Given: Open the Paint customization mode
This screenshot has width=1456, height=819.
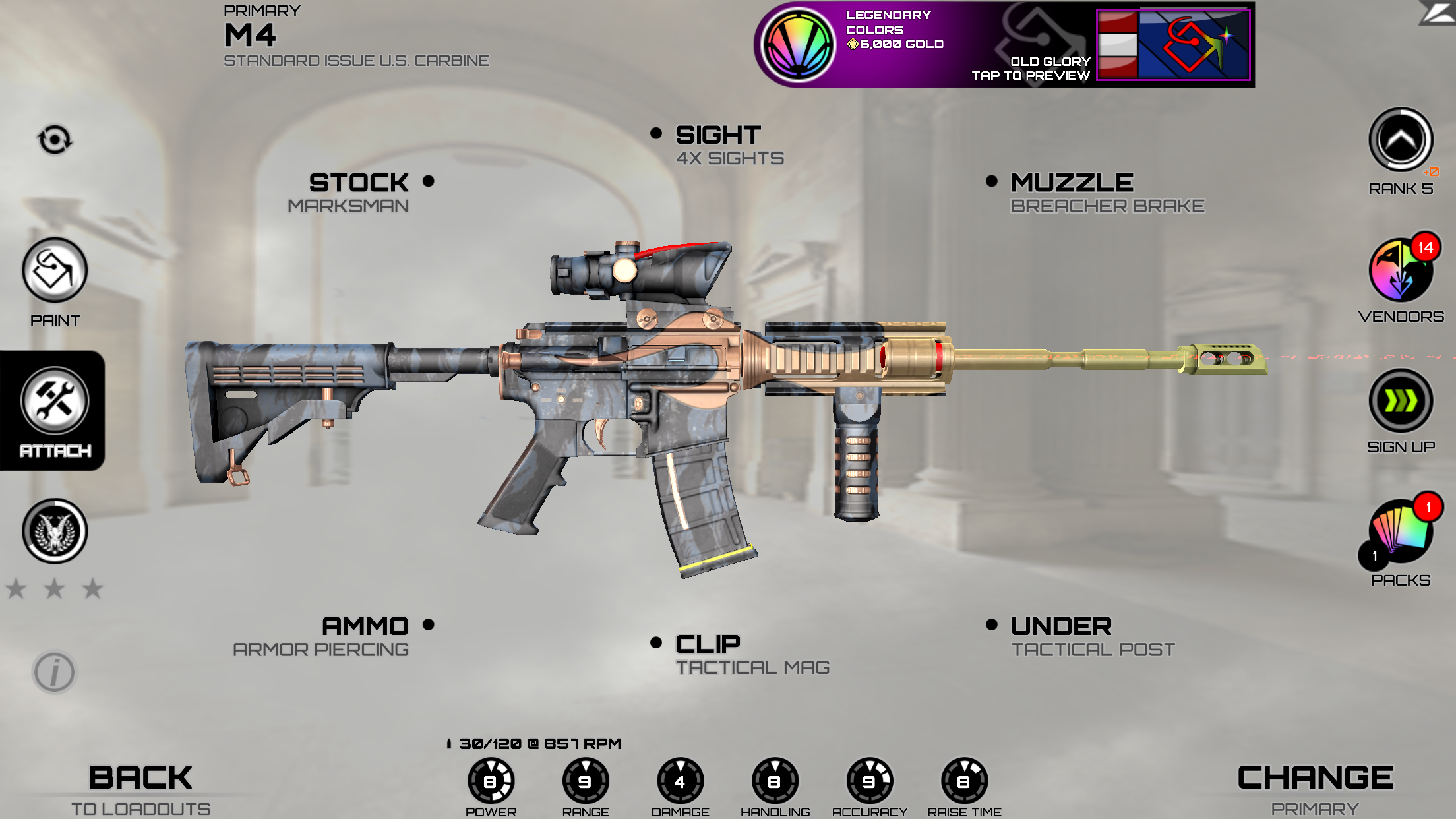Looking at the screenshot, I should pyautogui.click(x=55, y=271).
